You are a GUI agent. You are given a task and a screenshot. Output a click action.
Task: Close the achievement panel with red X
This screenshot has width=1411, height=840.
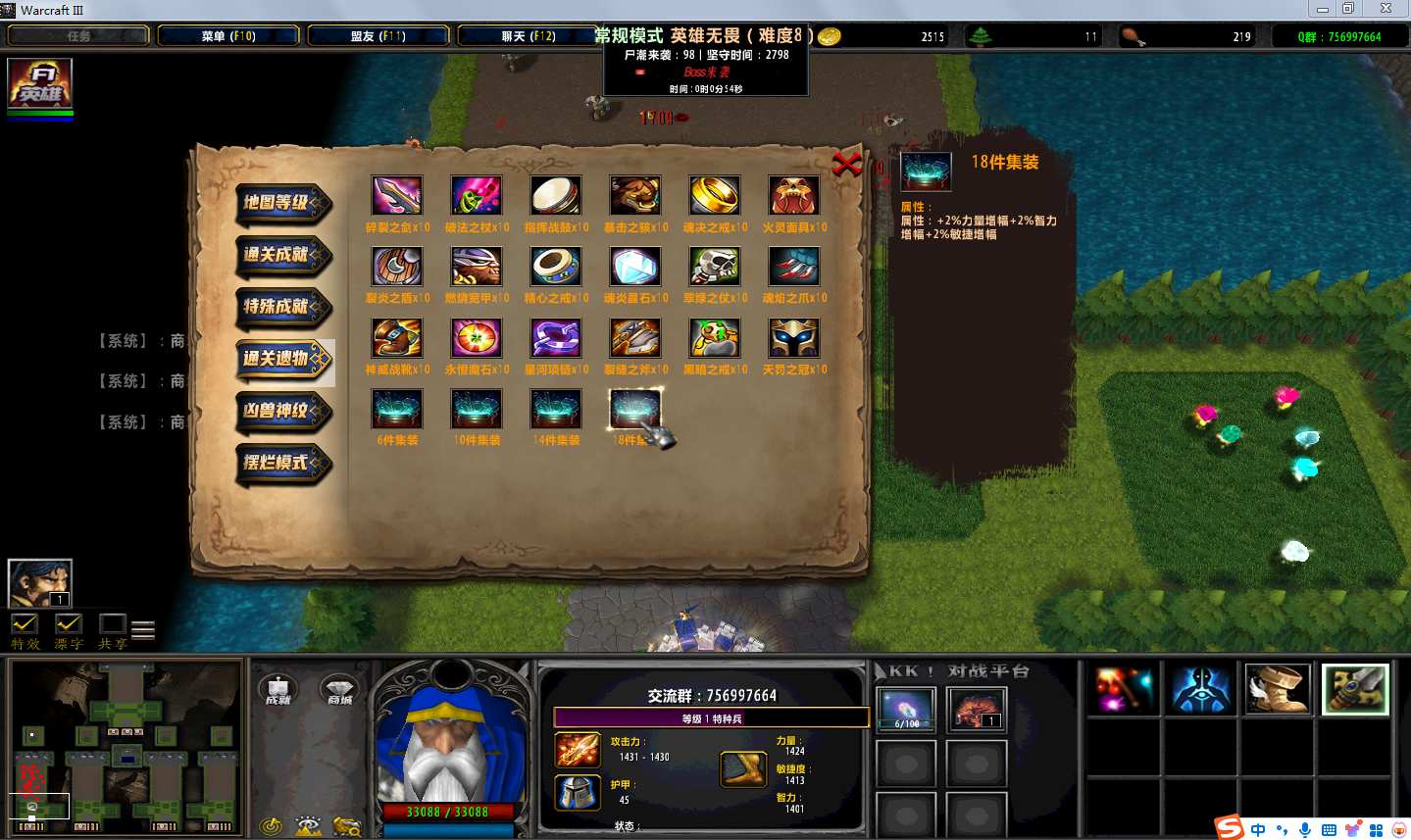(846, 164)
